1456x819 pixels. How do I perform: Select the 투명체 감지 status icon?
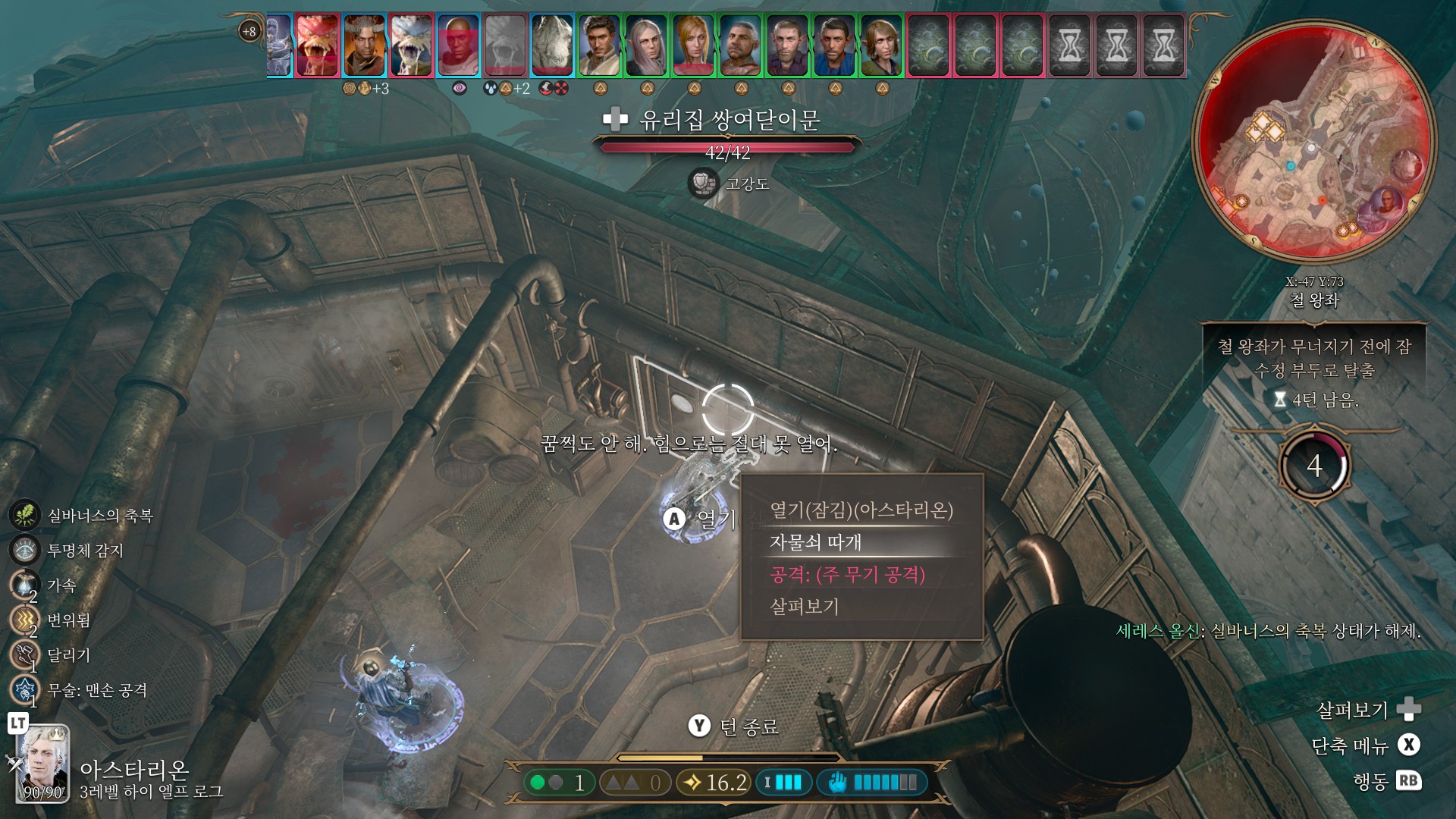24,550
